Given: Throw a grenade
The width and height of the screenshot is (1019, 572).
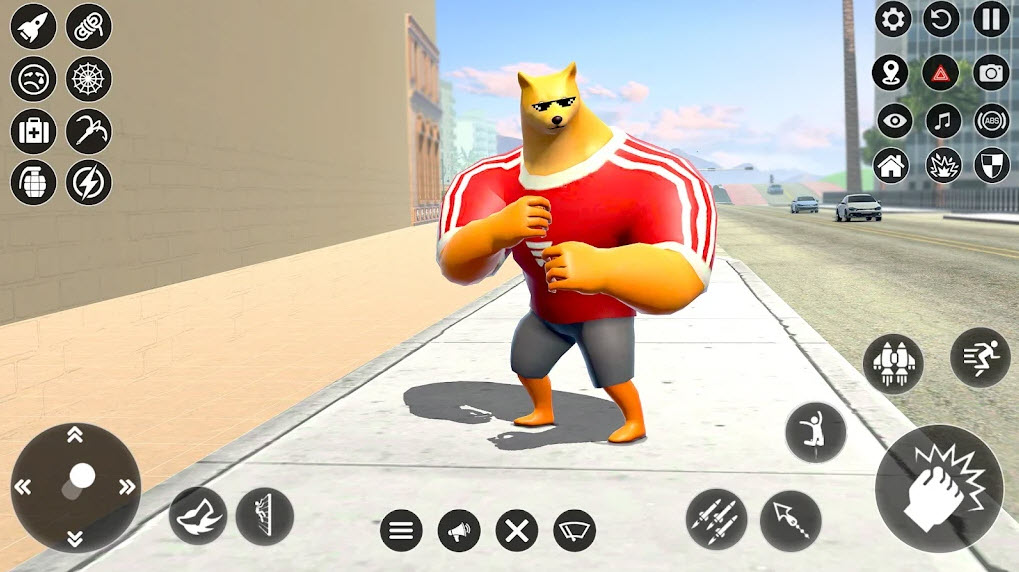Looking at the screenshot, I should click(33, 182).
